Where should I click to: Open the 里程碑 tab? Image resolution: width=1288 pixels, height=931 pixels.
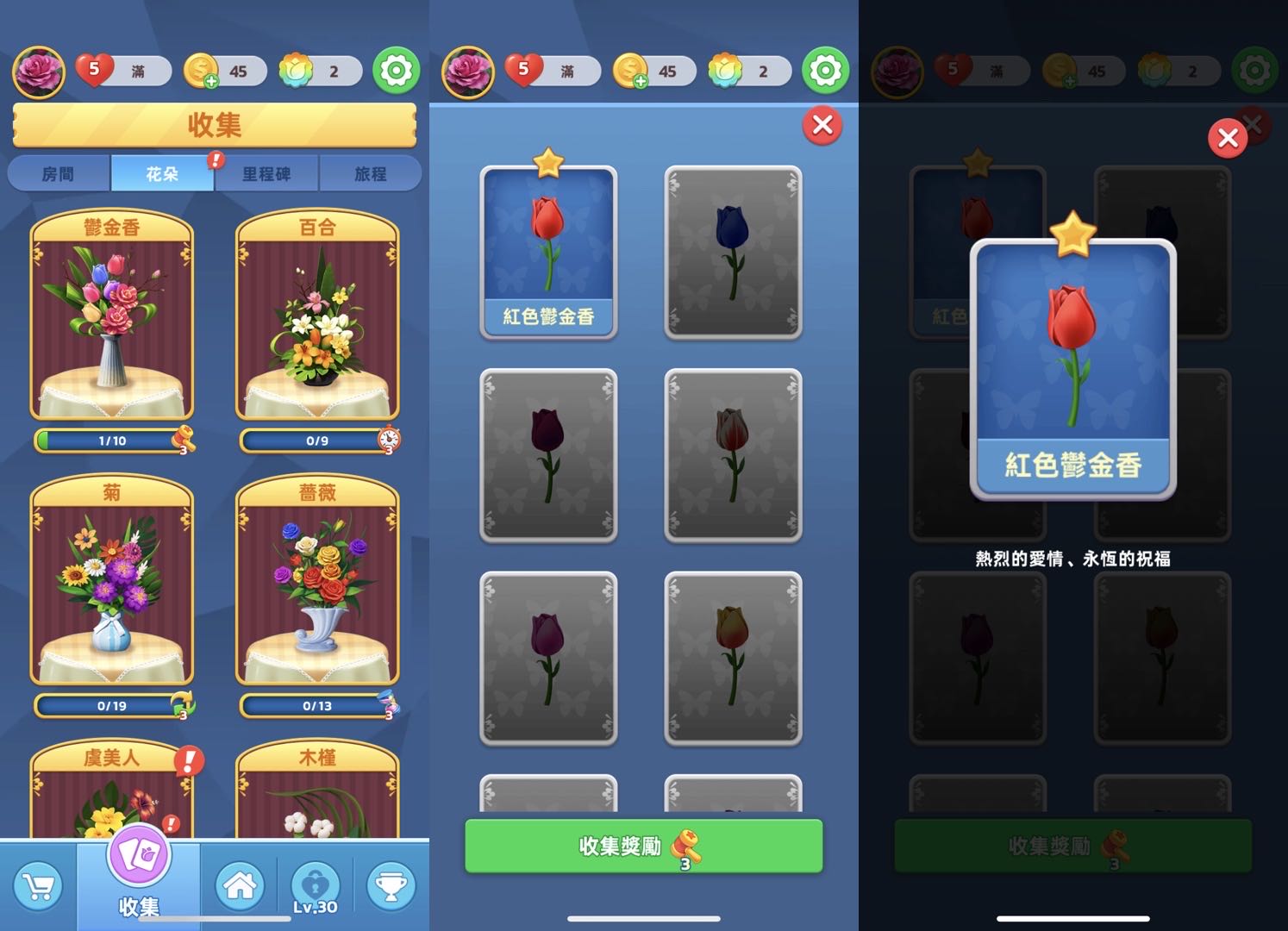tap(266, 173)
